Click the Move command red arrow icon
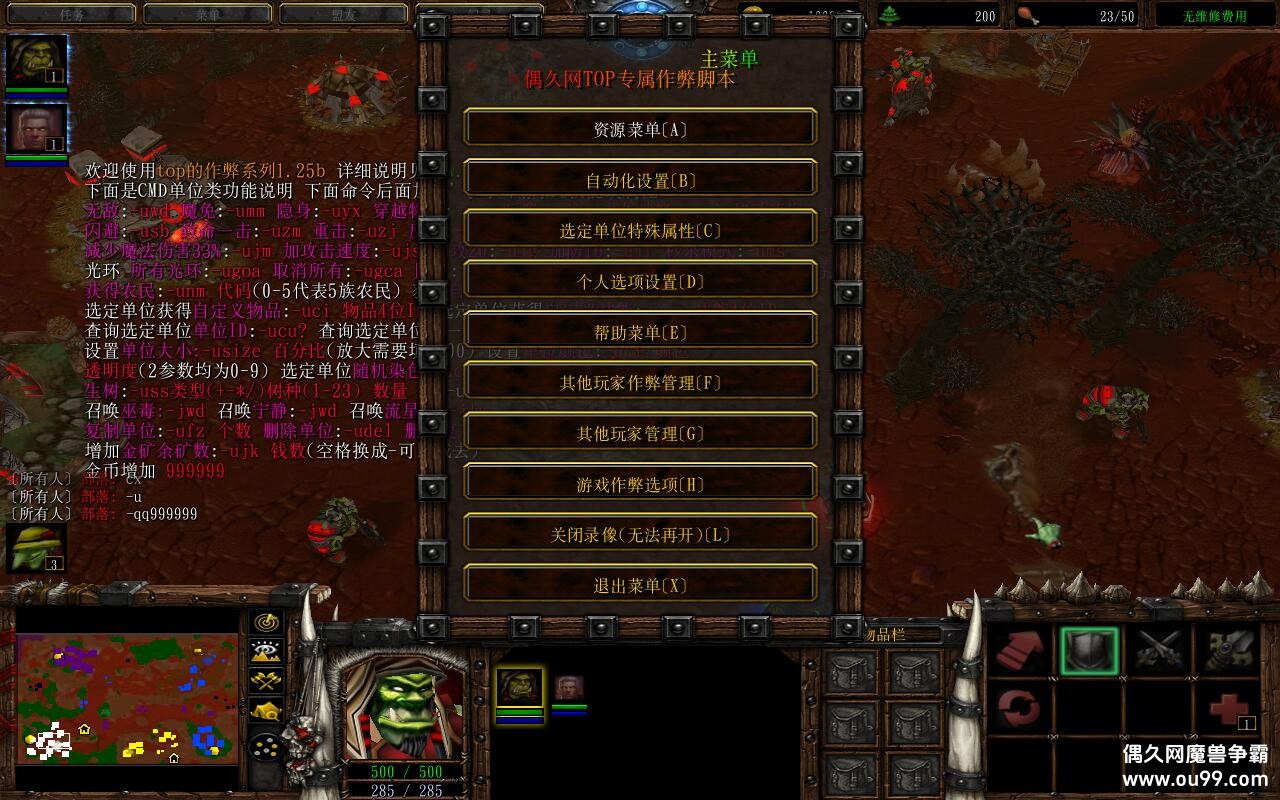The height and width of the screenshot is (800, 1280). tap(1018, 650)
